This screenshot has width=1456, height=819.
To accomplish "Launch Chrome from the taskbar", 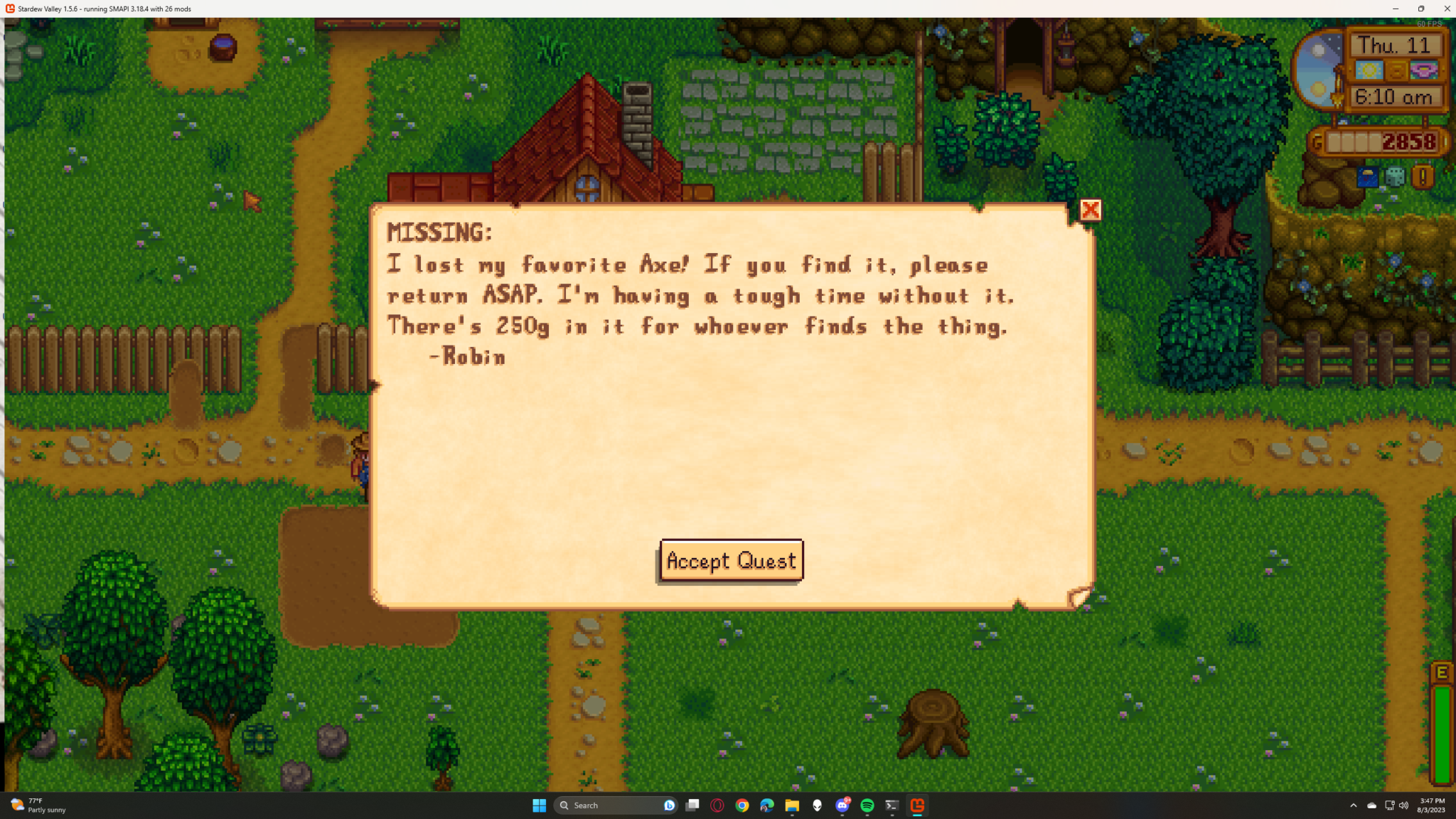I will click(x=744, y=805).
